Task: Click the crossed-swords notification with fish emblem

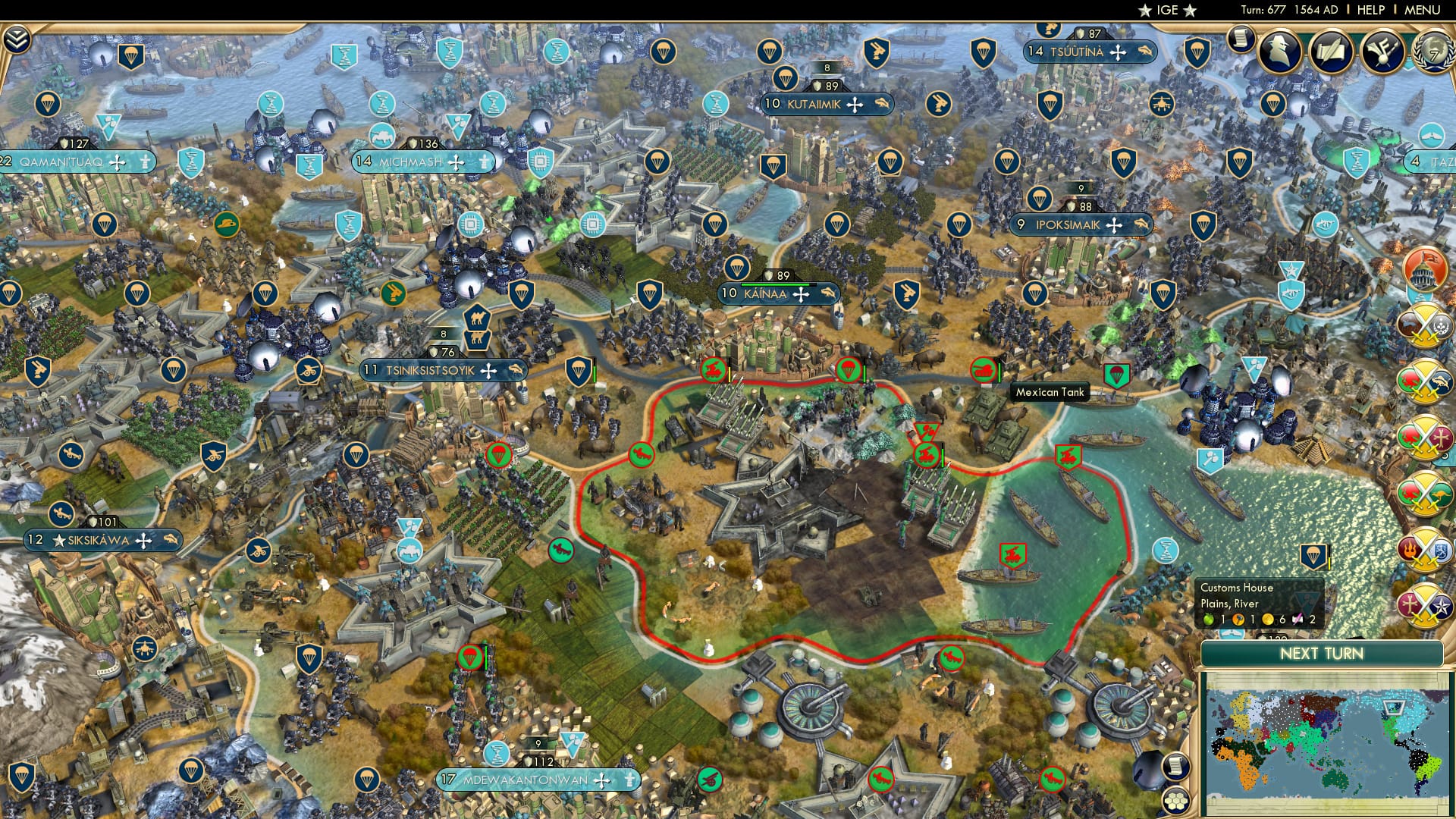Action: pyautogui.click(x=1426, y=381)
